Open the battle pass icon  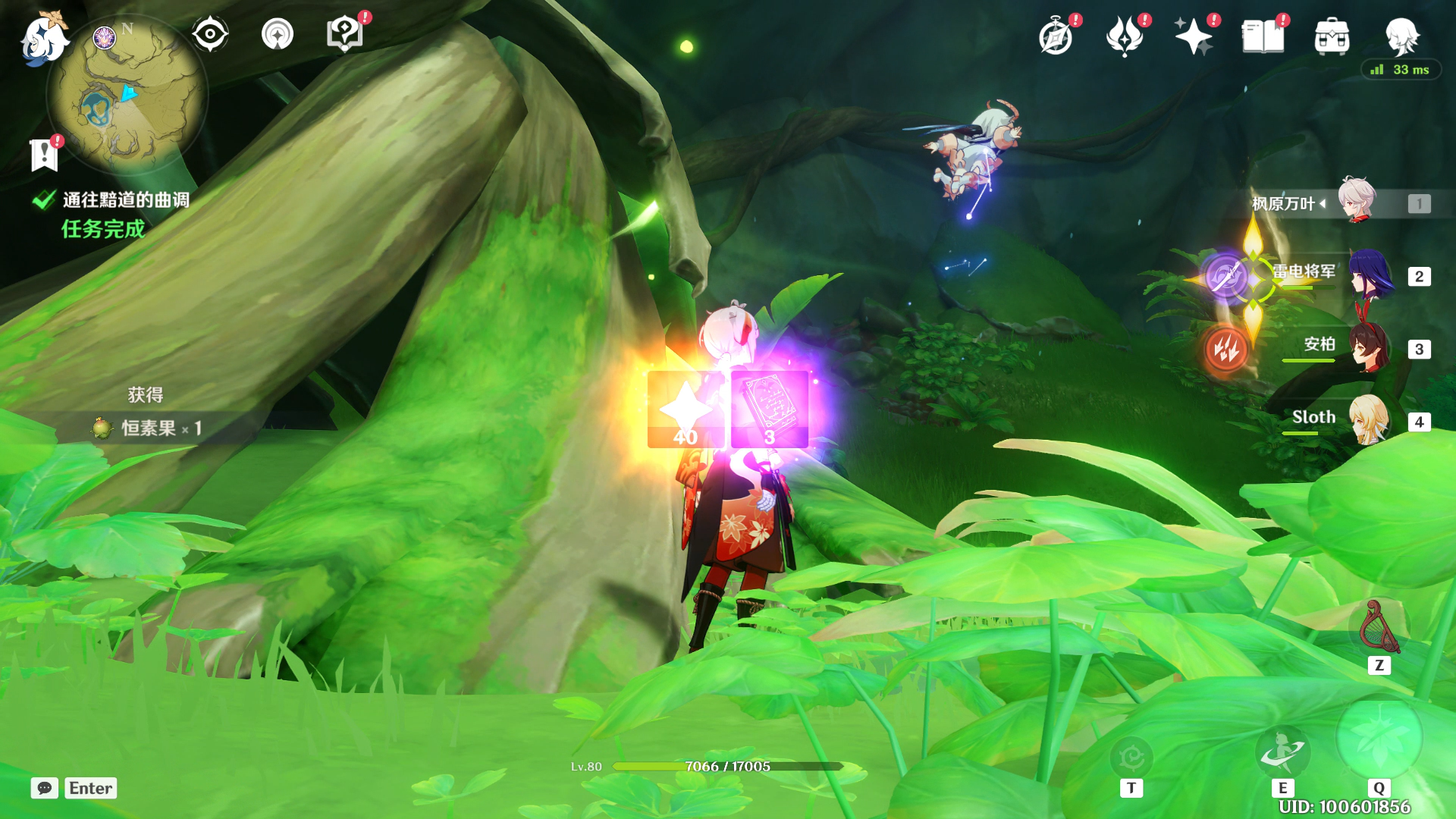1125,36
